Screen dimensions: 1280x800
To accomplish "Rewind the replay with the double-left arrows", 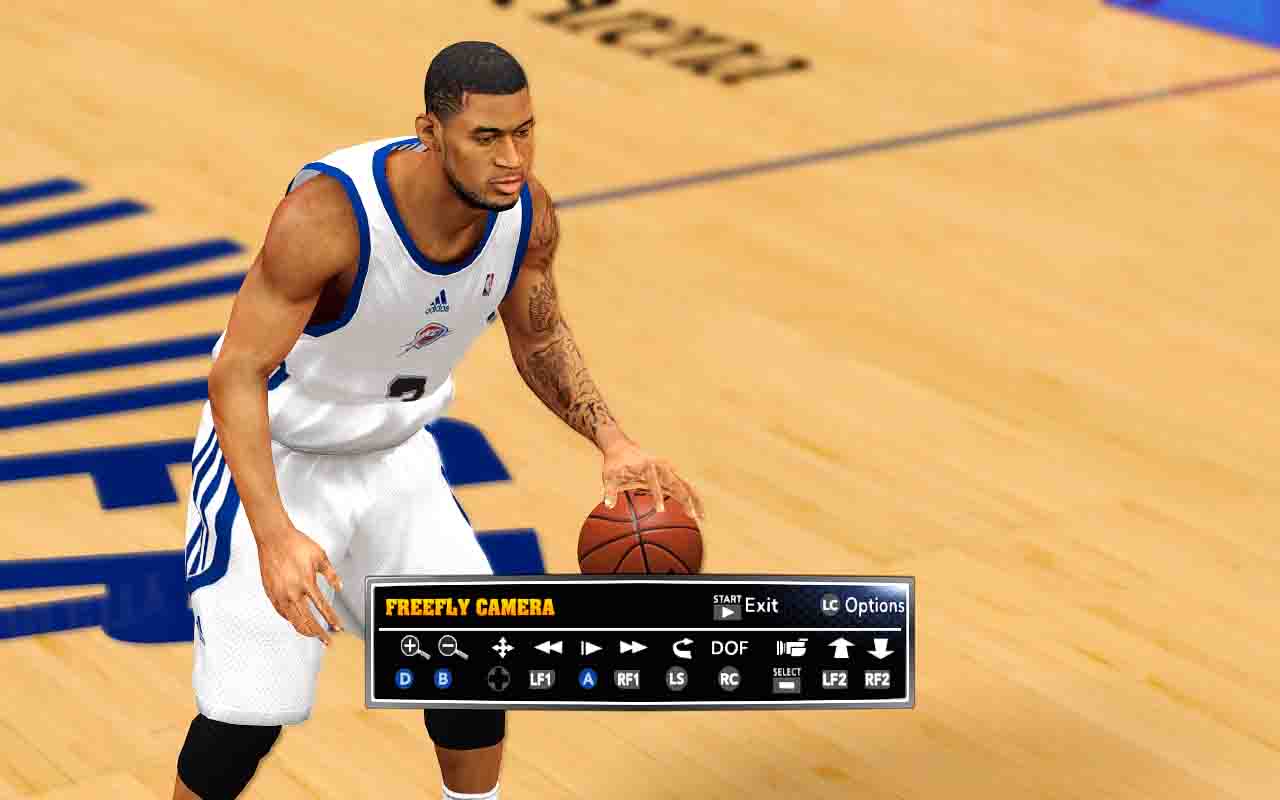I will click(547, 647).
